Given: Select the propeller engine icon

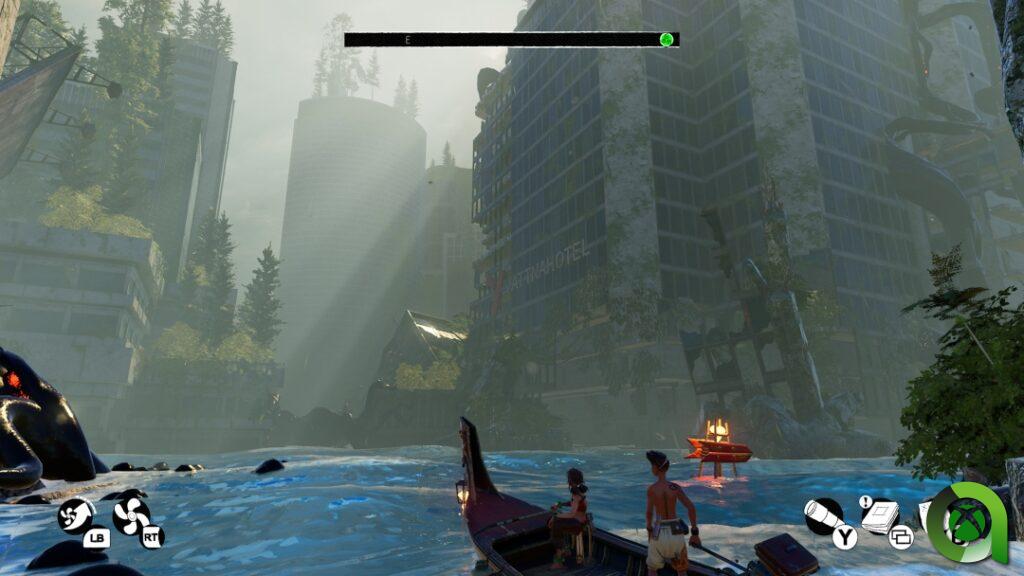Looking at the screenshot, I should click(x=130, y=515).
